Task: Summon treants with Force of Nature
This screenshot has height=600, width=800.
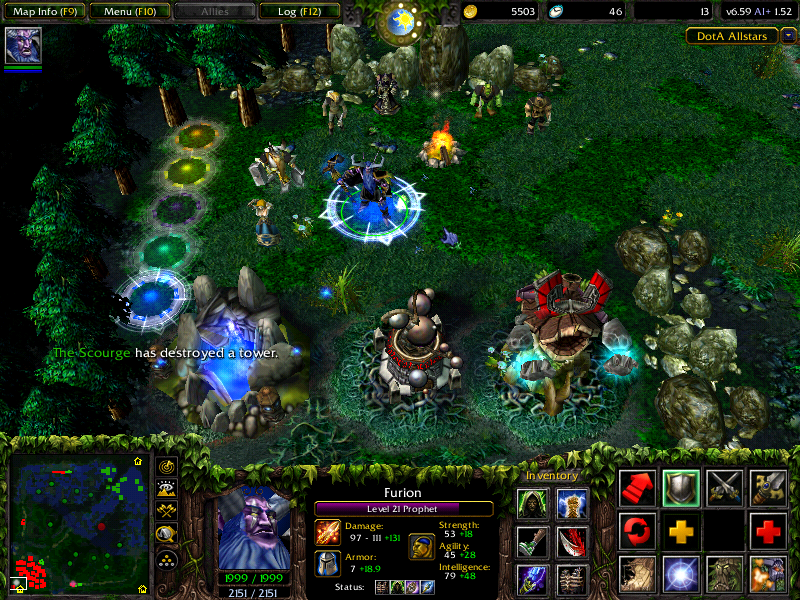Action: 724,574
